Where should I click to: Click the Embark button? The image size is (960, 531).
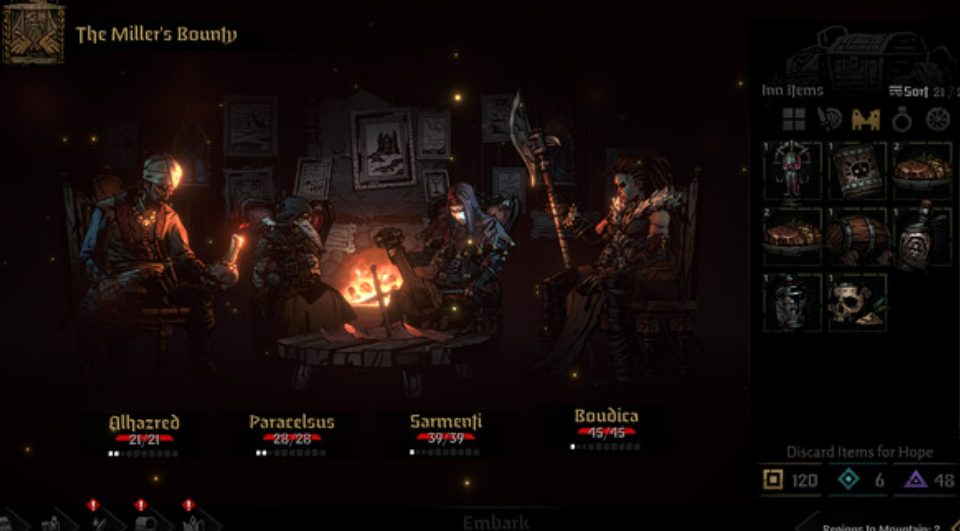click(x=494, y=521)
